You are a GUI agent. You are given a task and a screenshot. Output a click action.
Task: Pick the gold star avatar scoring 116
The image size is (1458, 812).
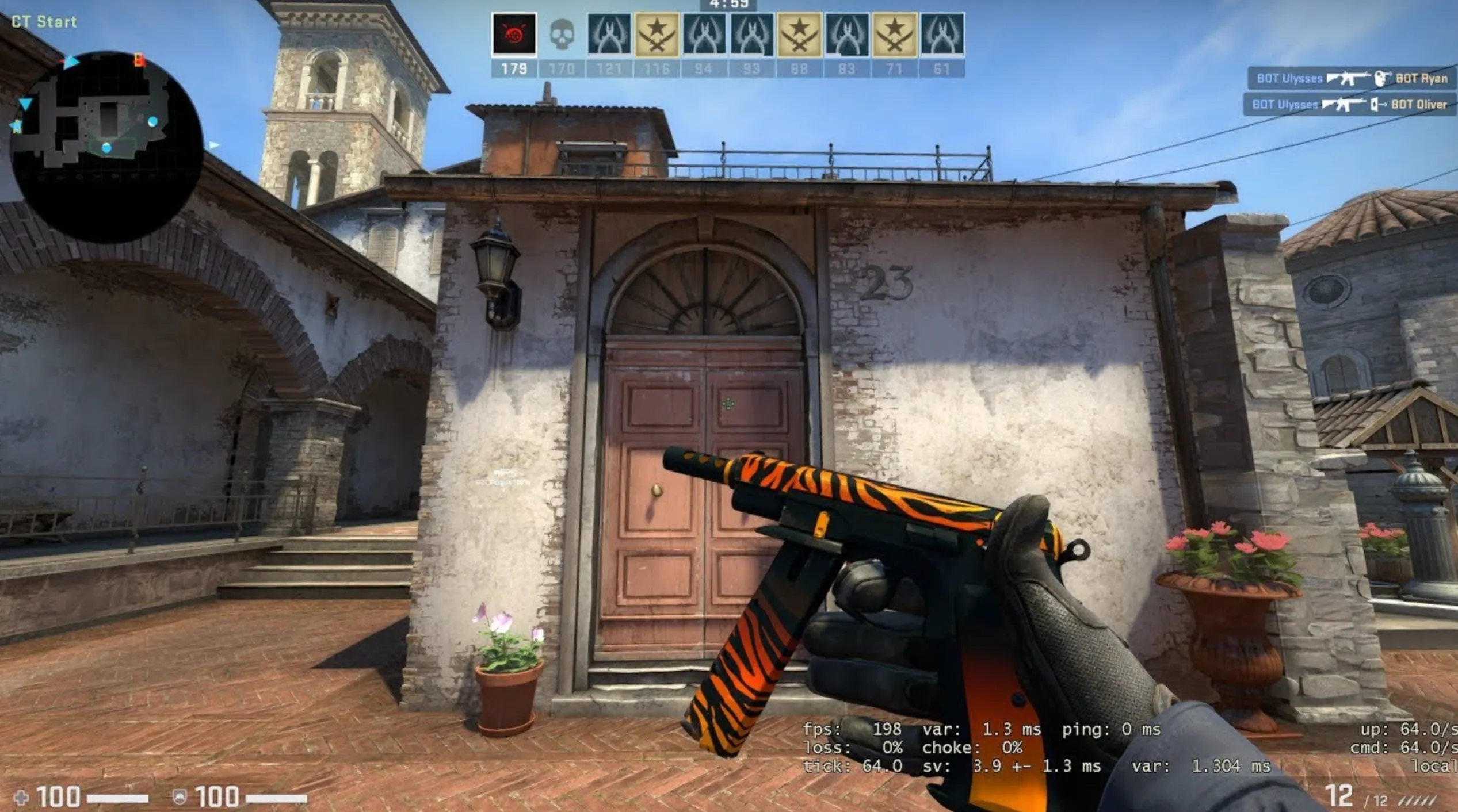click(657, 35)
